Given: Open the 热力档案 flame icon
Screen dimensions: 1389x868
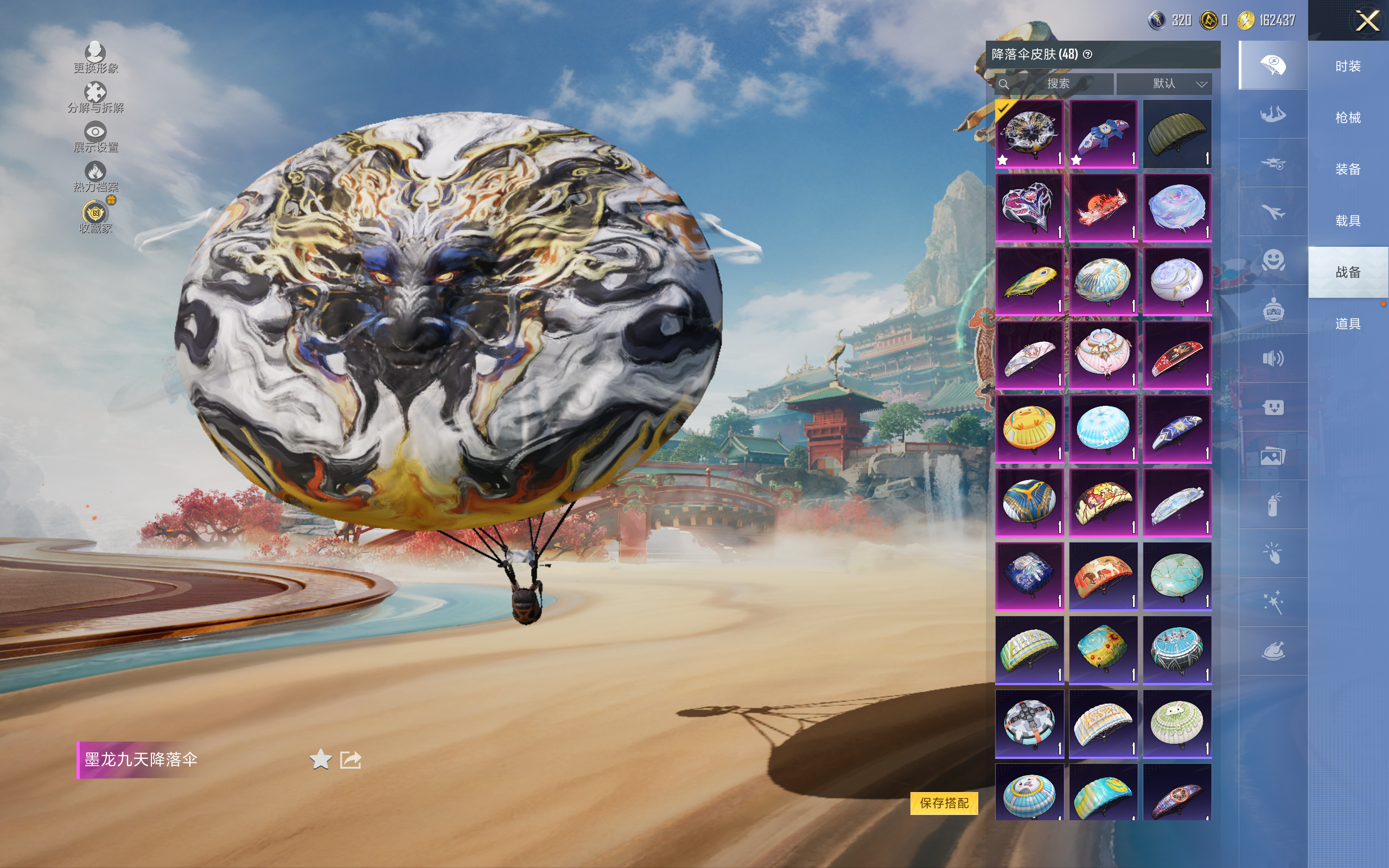Looking at the screenshot, I should [x=95, y=176].
